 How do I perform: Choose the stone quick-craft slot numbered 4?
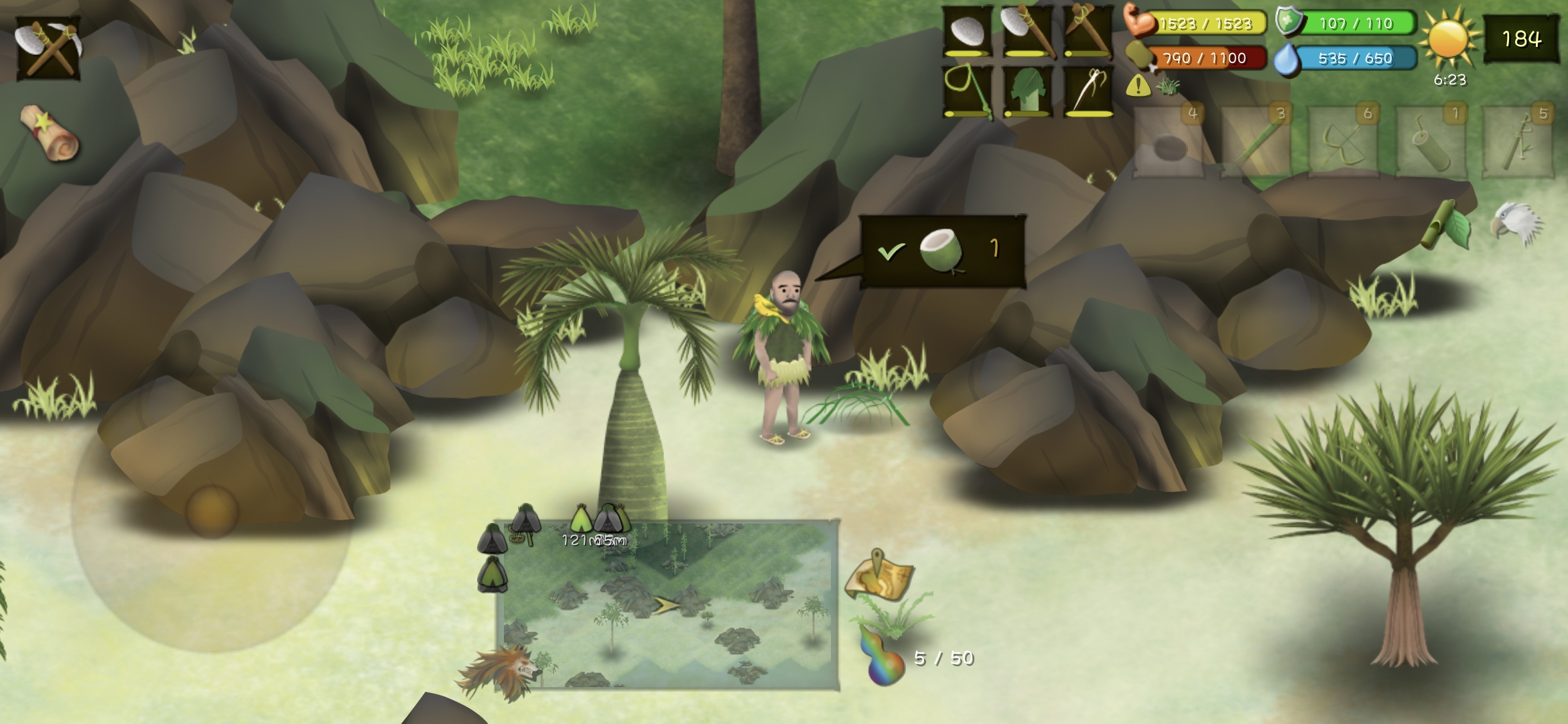[1168, 142]
